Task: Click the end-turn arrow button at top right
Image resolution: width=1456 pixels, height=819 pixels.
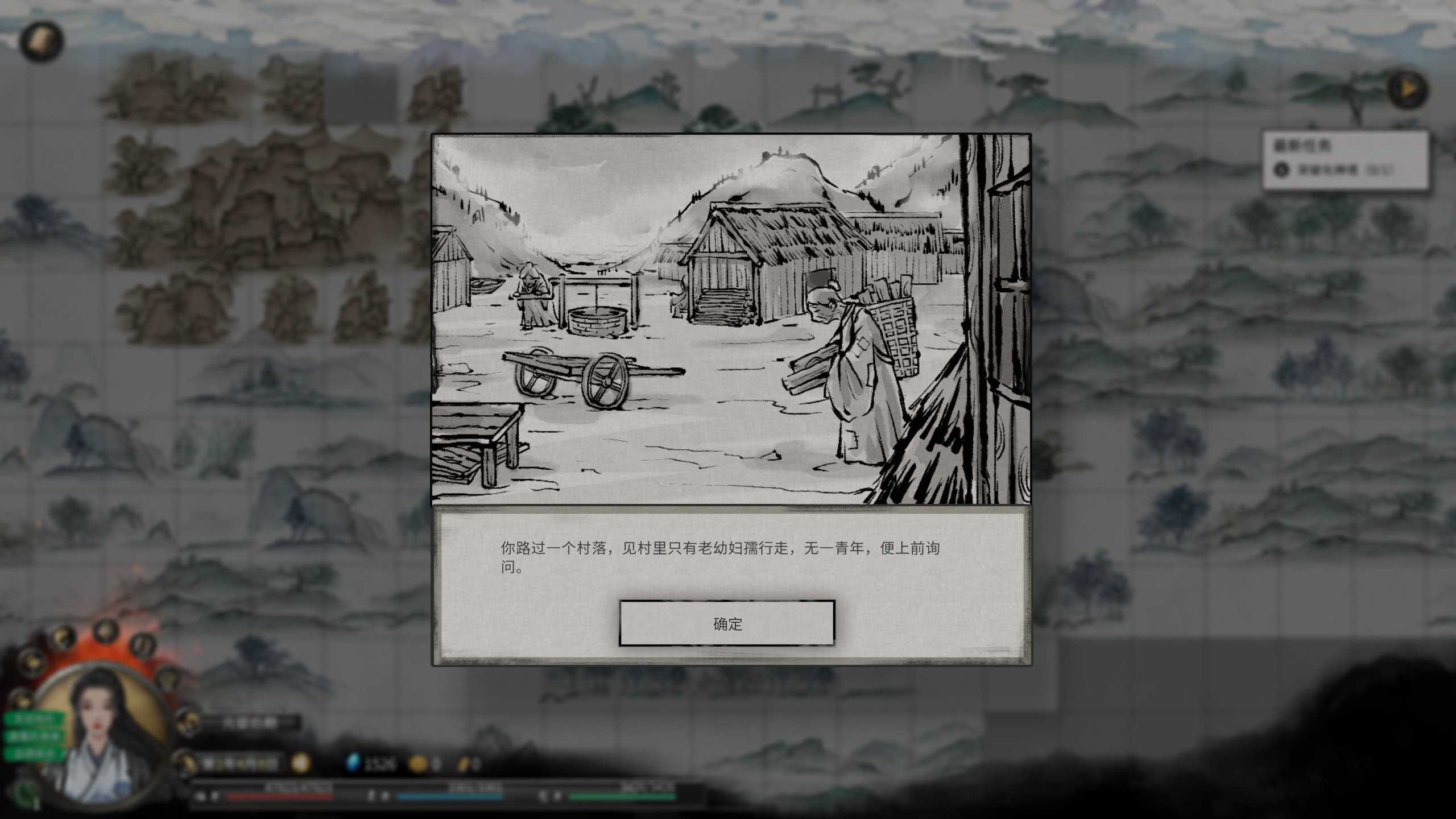Action: [x=1409, y=89]
